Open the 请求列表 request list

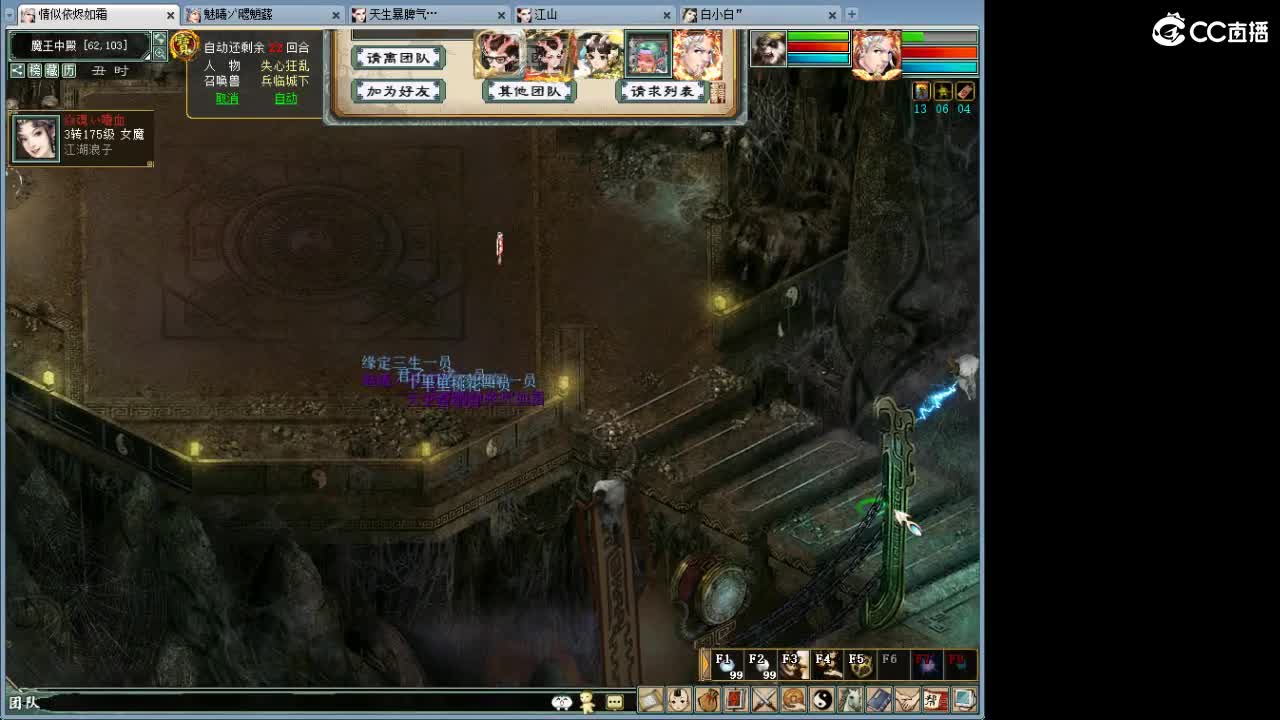click(x=660, y=90)
